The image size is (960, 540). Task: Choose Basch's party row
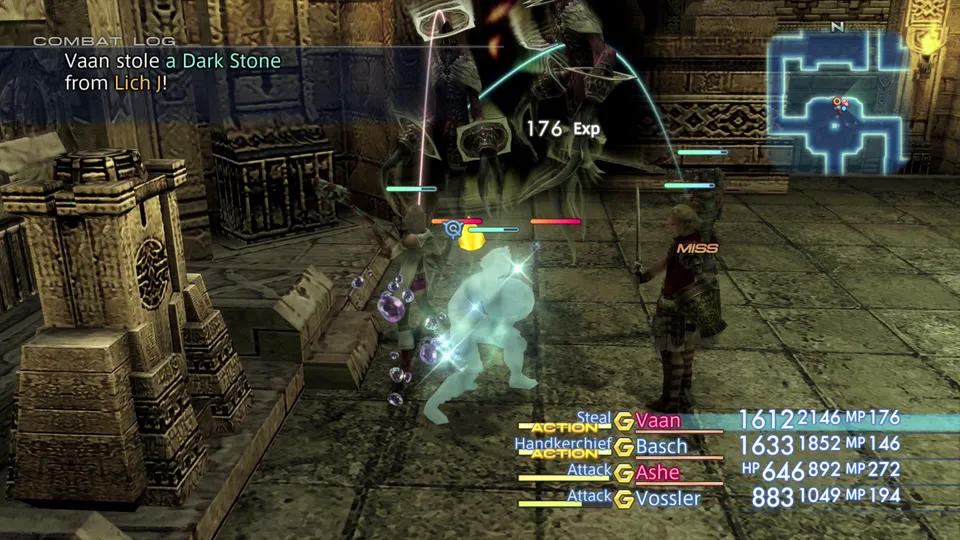click(x=661, y=446)
